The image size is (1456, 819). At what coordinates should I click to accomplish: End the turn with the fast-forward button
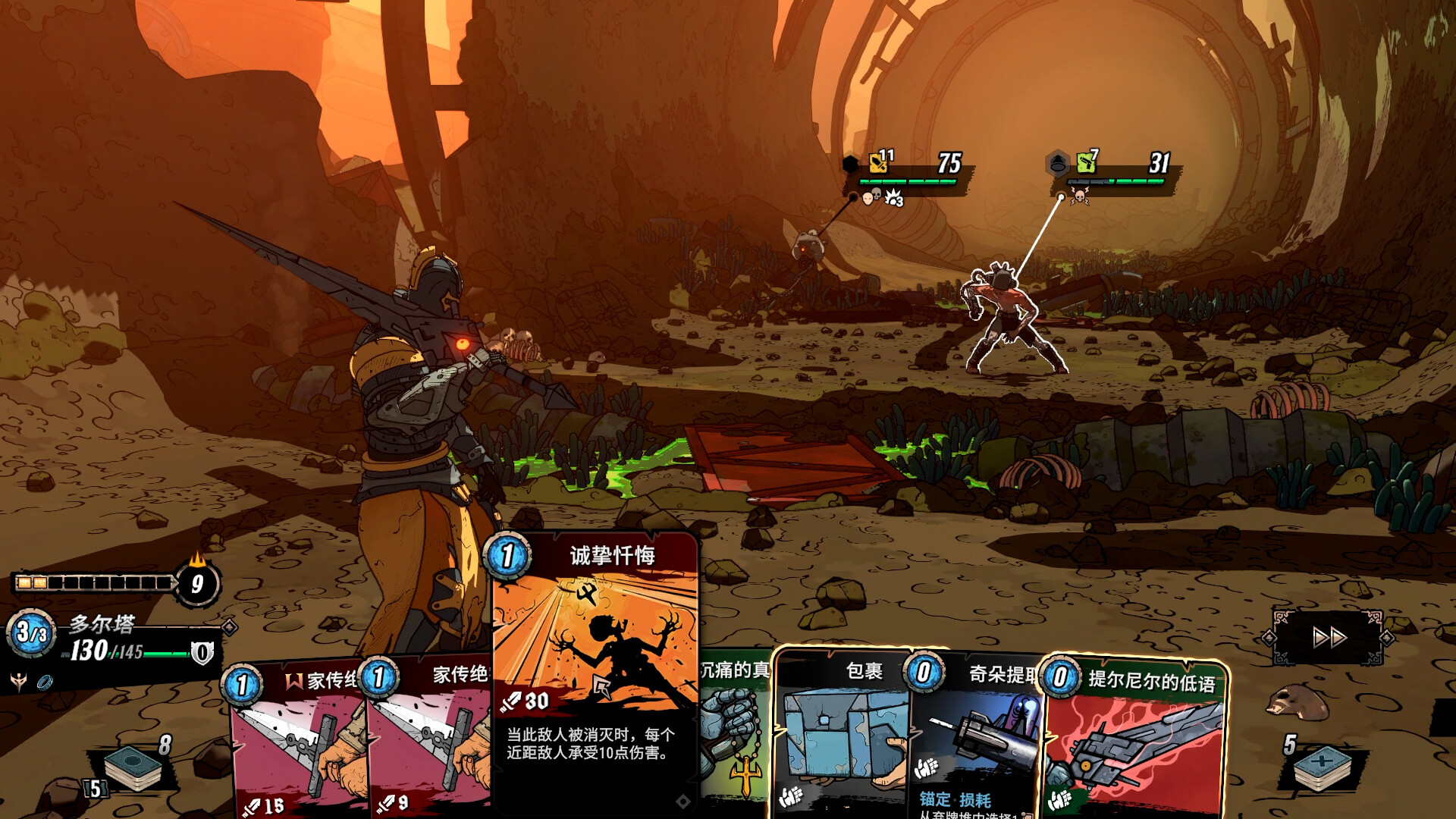[1329, 637]
